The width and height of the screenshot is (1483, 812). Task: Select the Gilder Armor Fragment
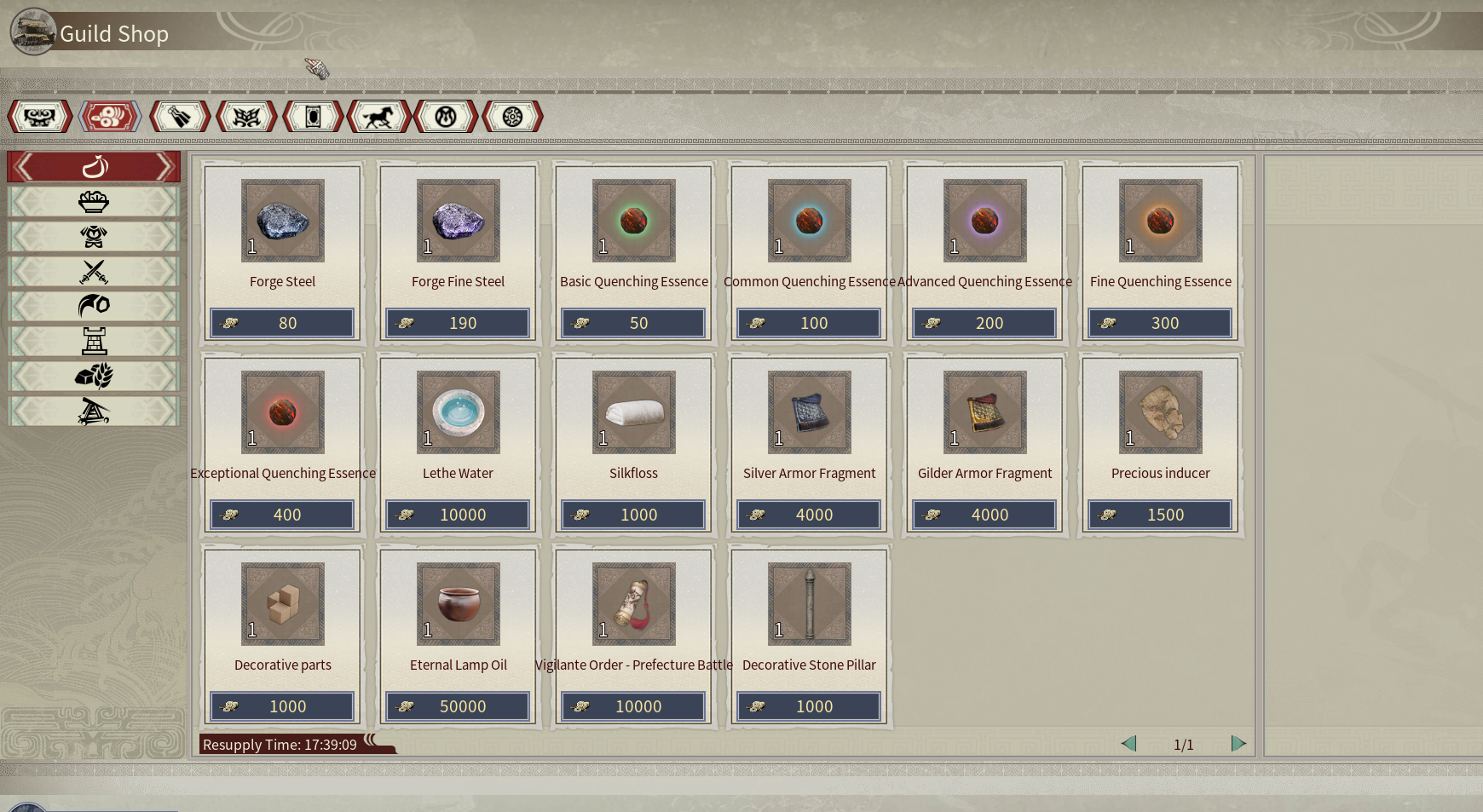(984, 412)
